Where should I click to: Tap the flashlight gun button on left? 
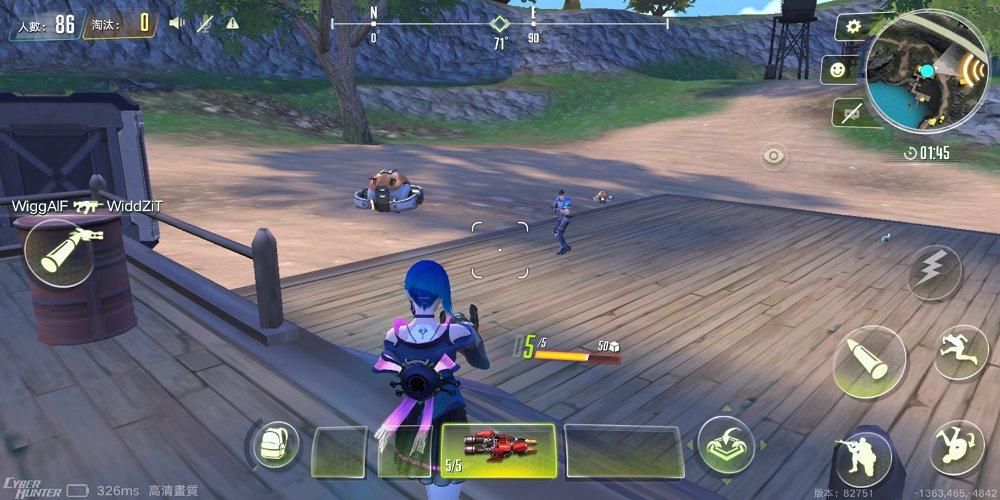[x=61, y=253]
